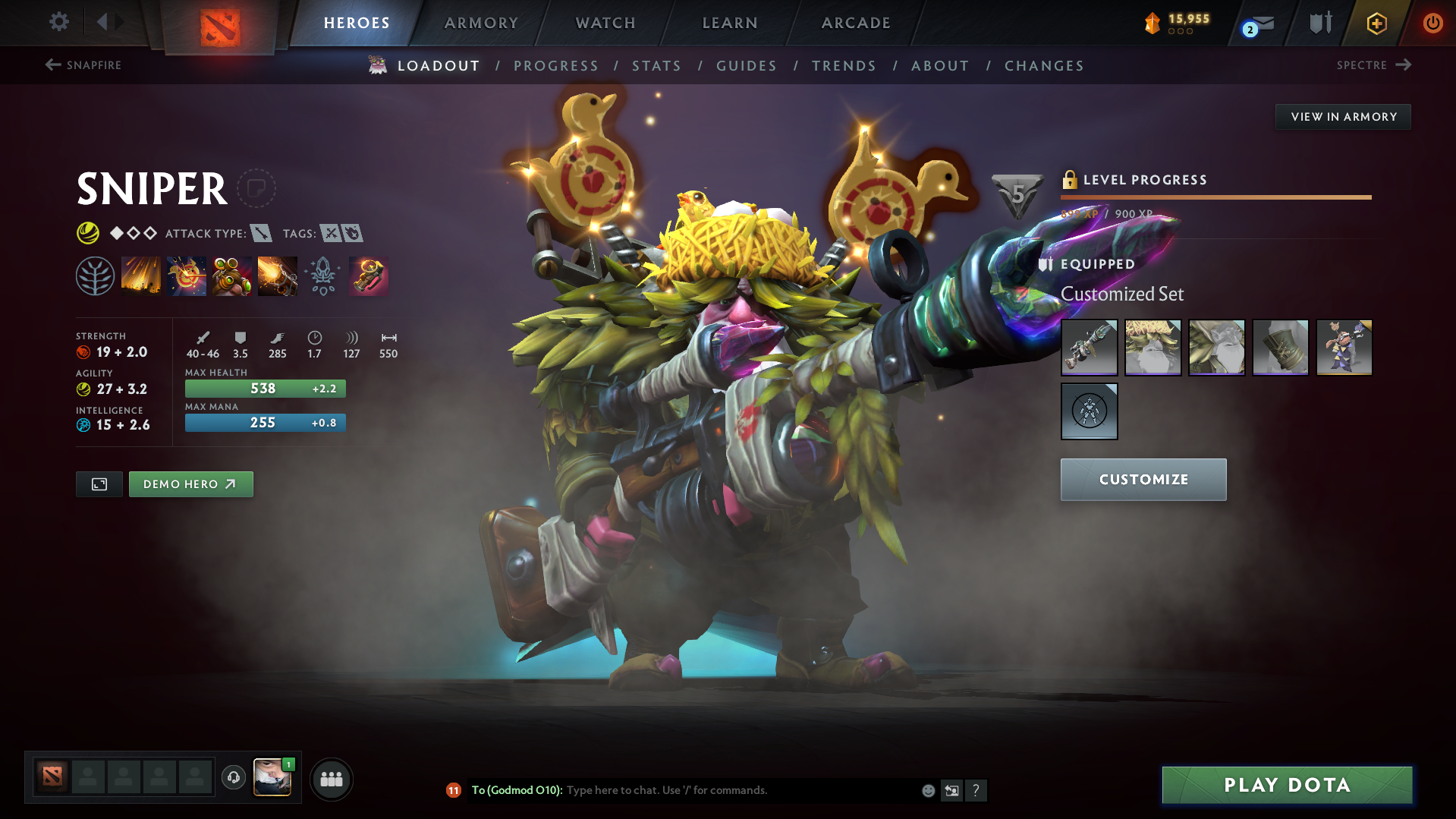Viewport: 1456px width, 819px height.
Task: Open the GUIDES tab
Action: click(x=746, y=66)
